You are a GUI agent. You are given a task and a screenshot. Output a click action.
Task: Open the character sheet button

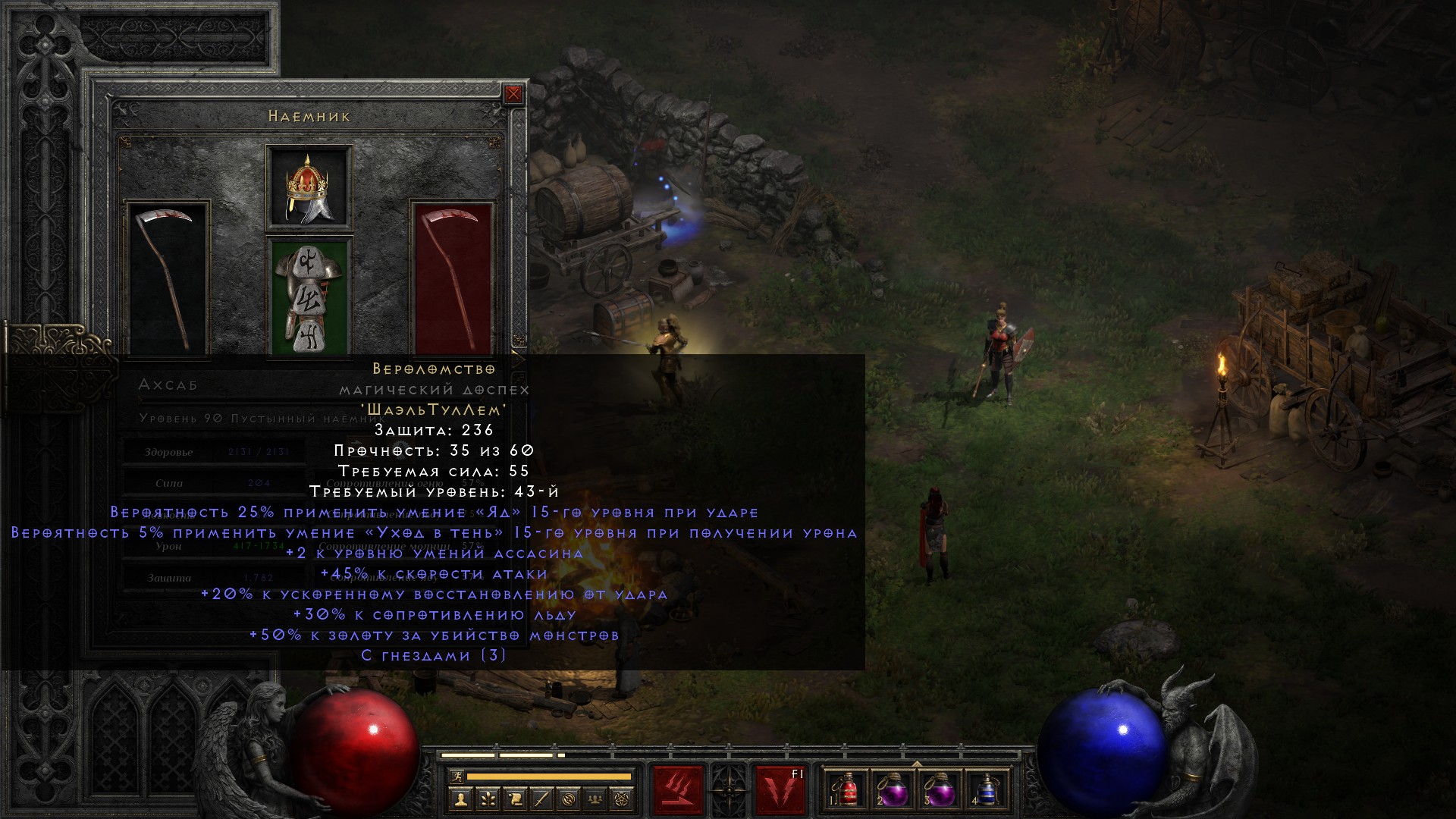click(x=460, y=799)
